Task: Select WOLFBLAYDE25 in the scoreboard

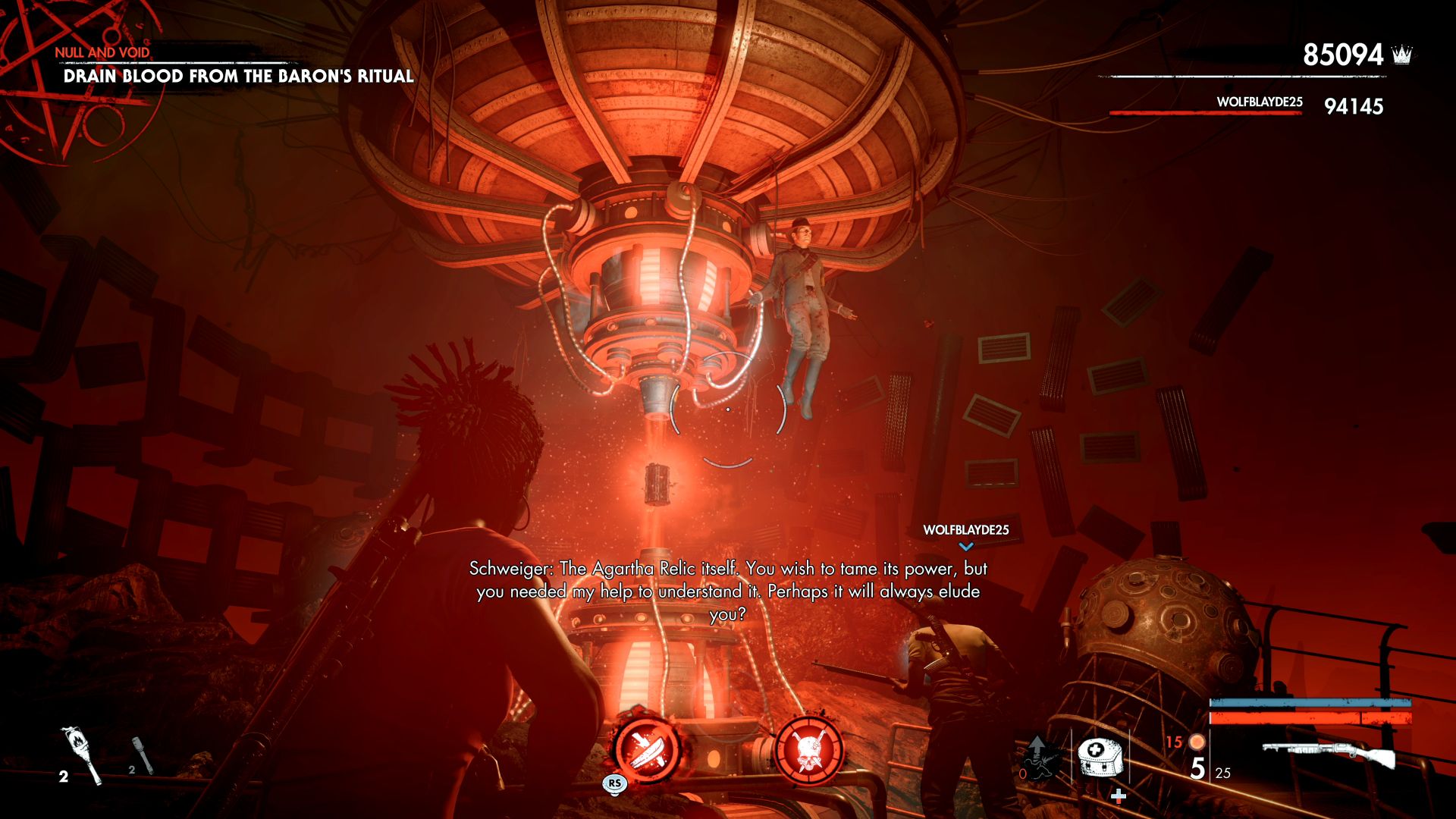Action: [1259, 102]
